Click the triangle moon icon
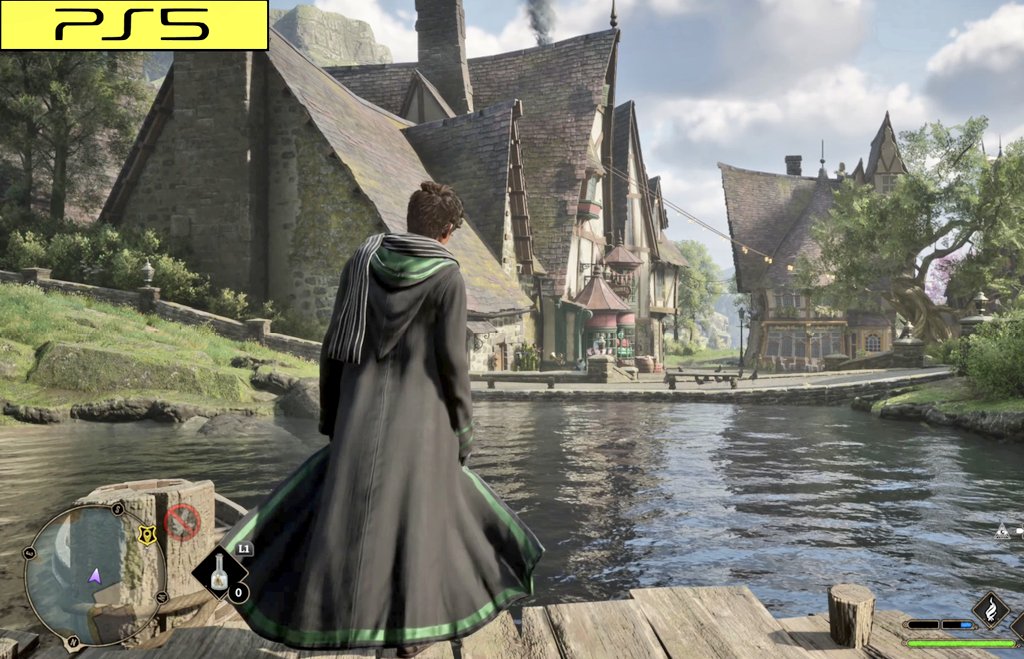 click(x=1002, y=532)
